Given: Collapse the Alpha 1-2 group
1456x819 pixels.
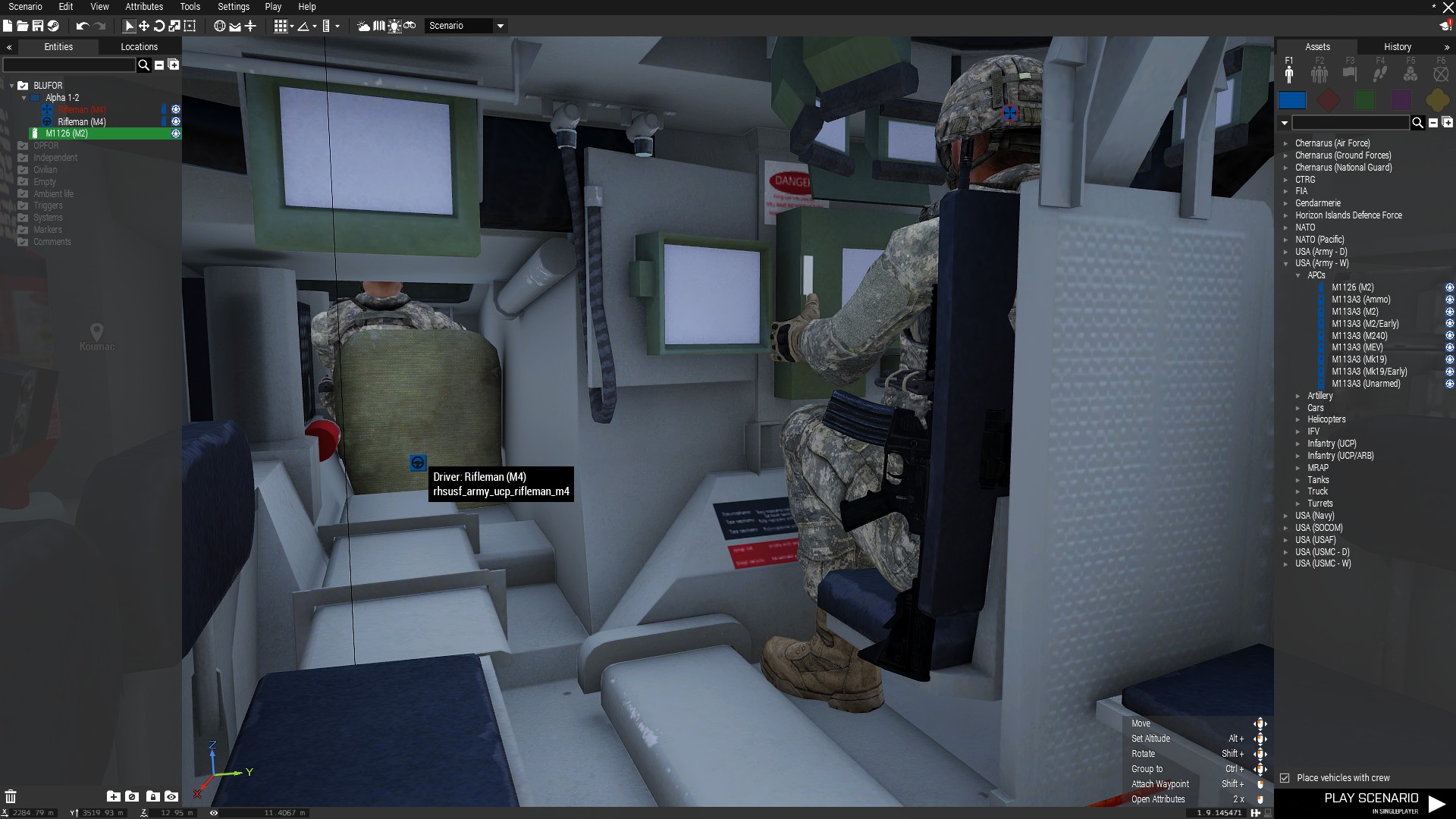Looking at the screenshot, I should [24, 98].
